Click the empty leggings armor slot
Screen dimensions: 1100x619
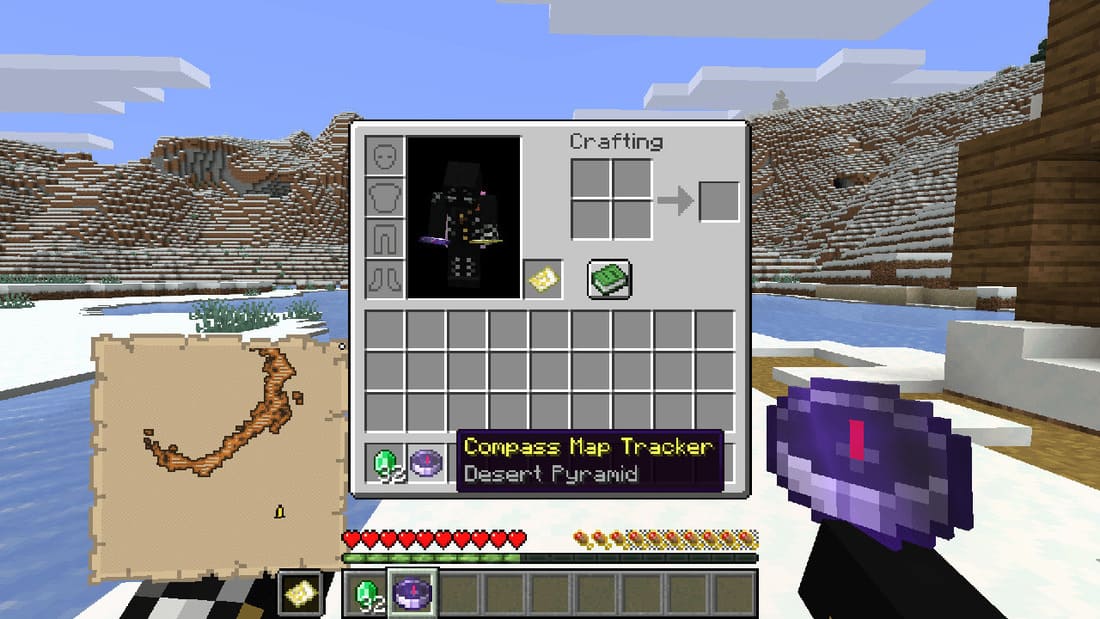(385, 238)
